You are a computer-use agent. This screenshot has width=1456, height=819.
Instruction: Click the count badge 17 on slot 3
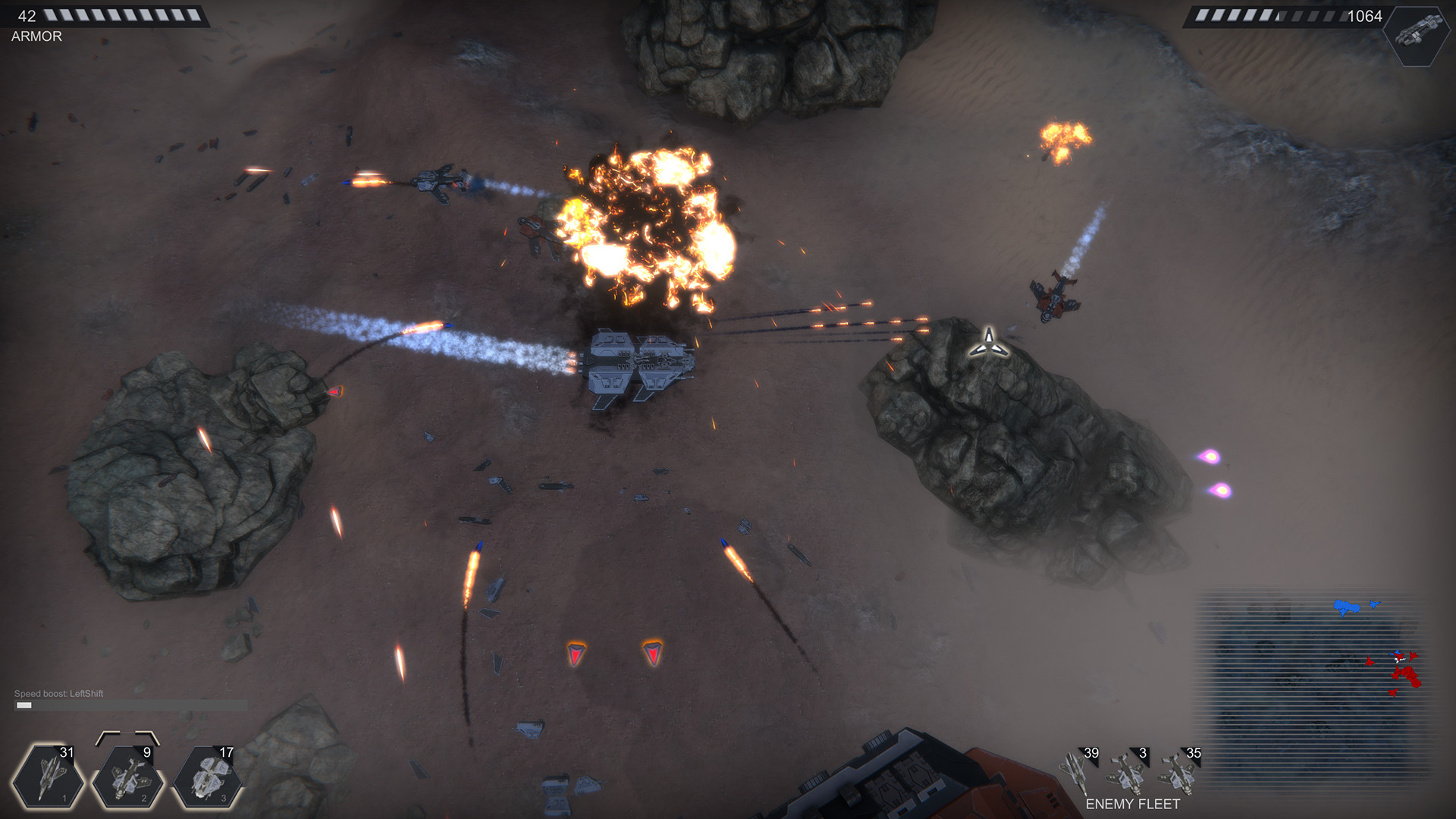(x=226, y=754)
